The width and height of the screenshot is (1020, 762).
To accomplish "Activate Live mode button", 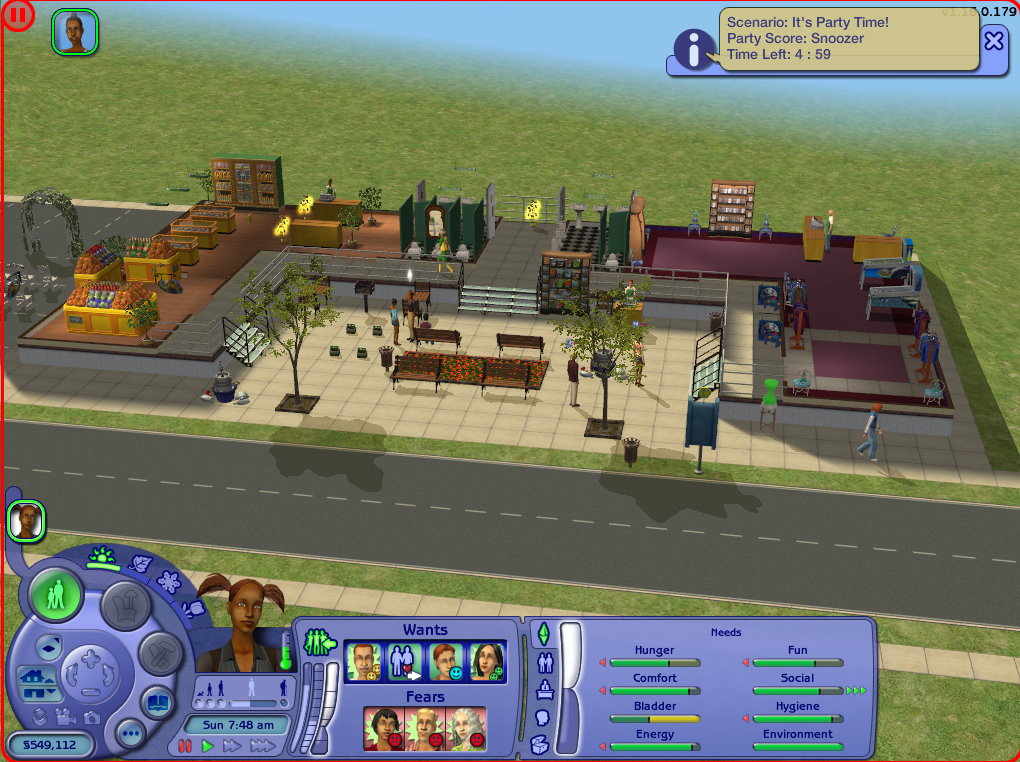I will point(56,596).
